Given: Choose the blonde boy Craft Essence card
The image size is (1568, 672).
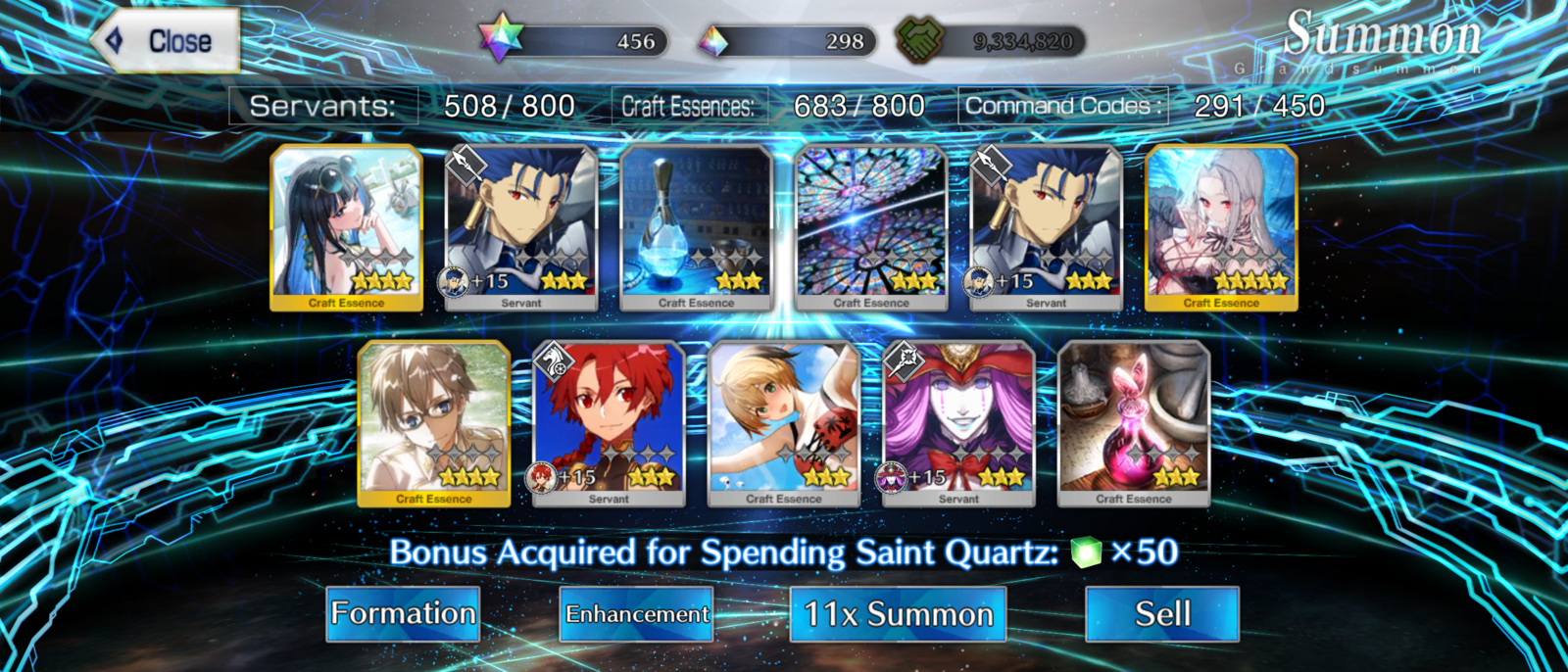Looking at the screenshot, I should [x=784, y=423].
